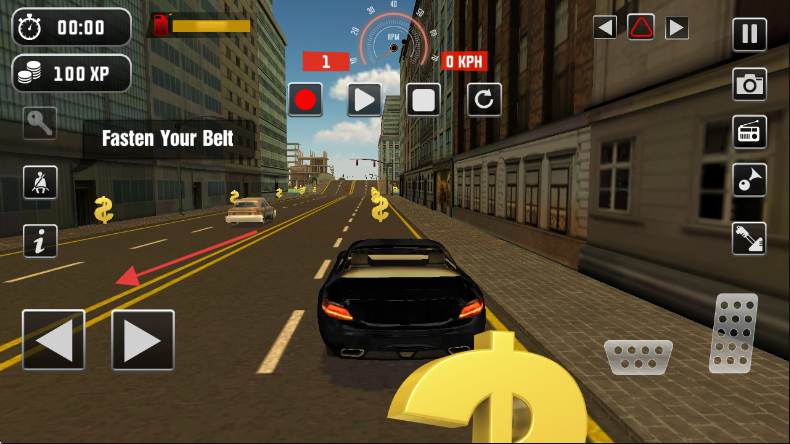Image resolution: width=790 pixels, height=444 pixels.
Task: Honk the car horn
Action: [749, 180]
